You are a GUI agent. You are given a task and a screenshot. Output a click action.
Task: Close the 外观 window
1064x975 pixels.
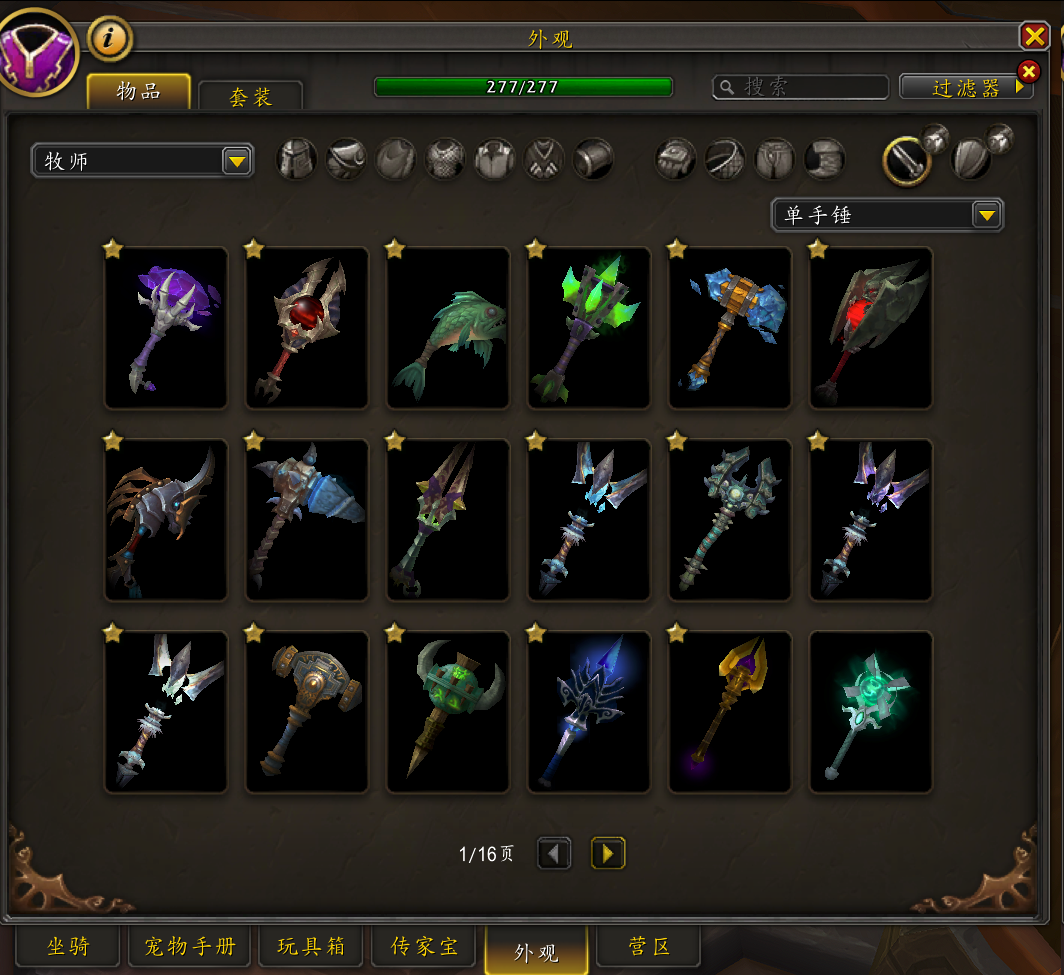click(1033, 37)
